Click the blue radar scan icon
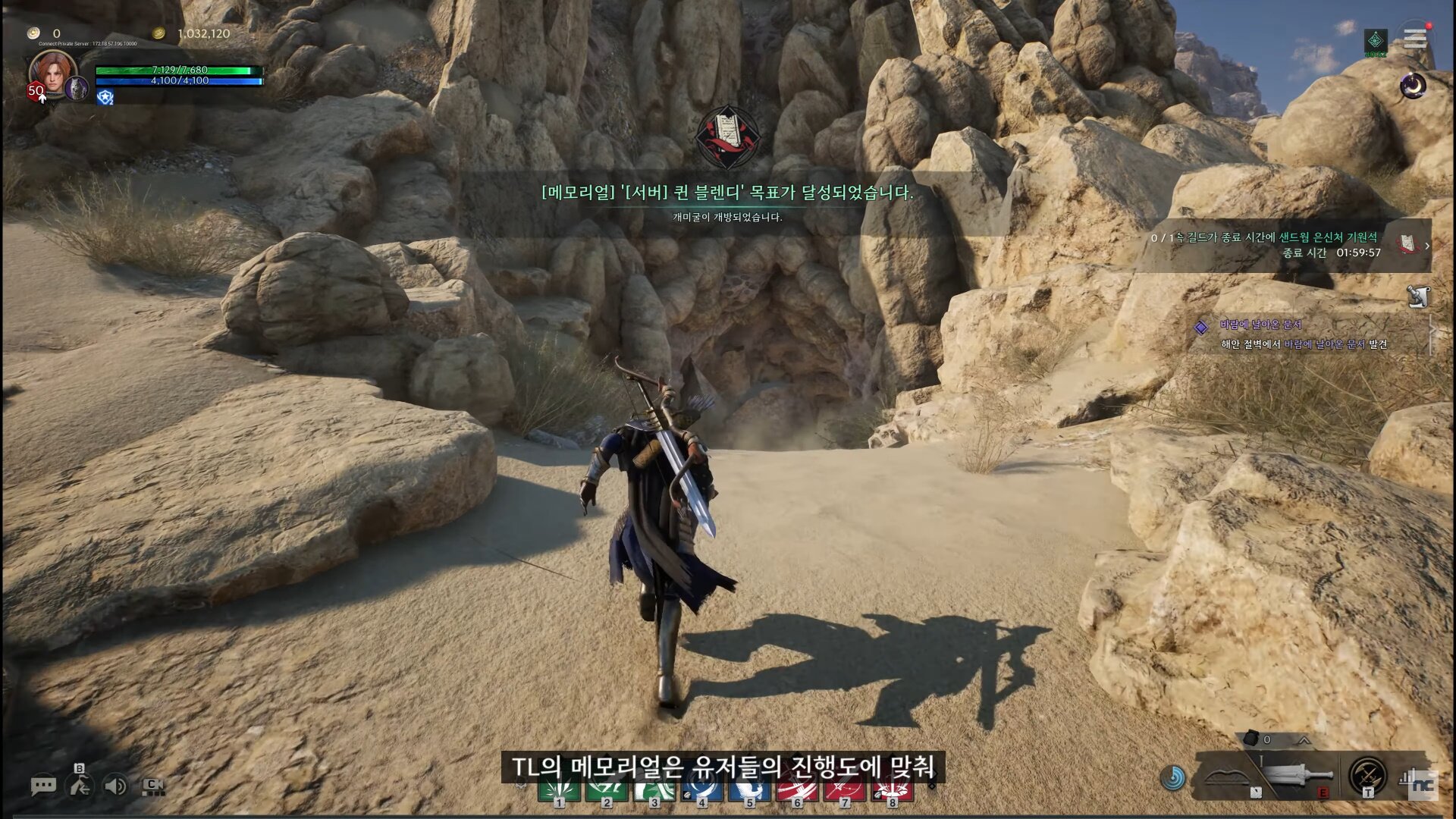Viewport: 1456px width, 819px height. point(1173,777)
